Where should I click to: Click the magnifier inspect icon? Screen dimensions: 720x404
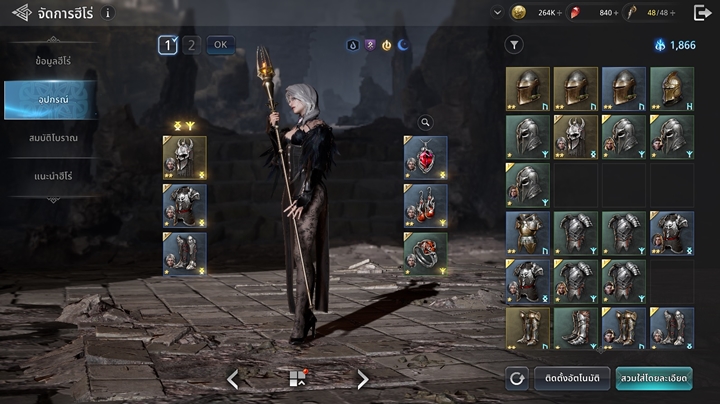coord(426,123)
